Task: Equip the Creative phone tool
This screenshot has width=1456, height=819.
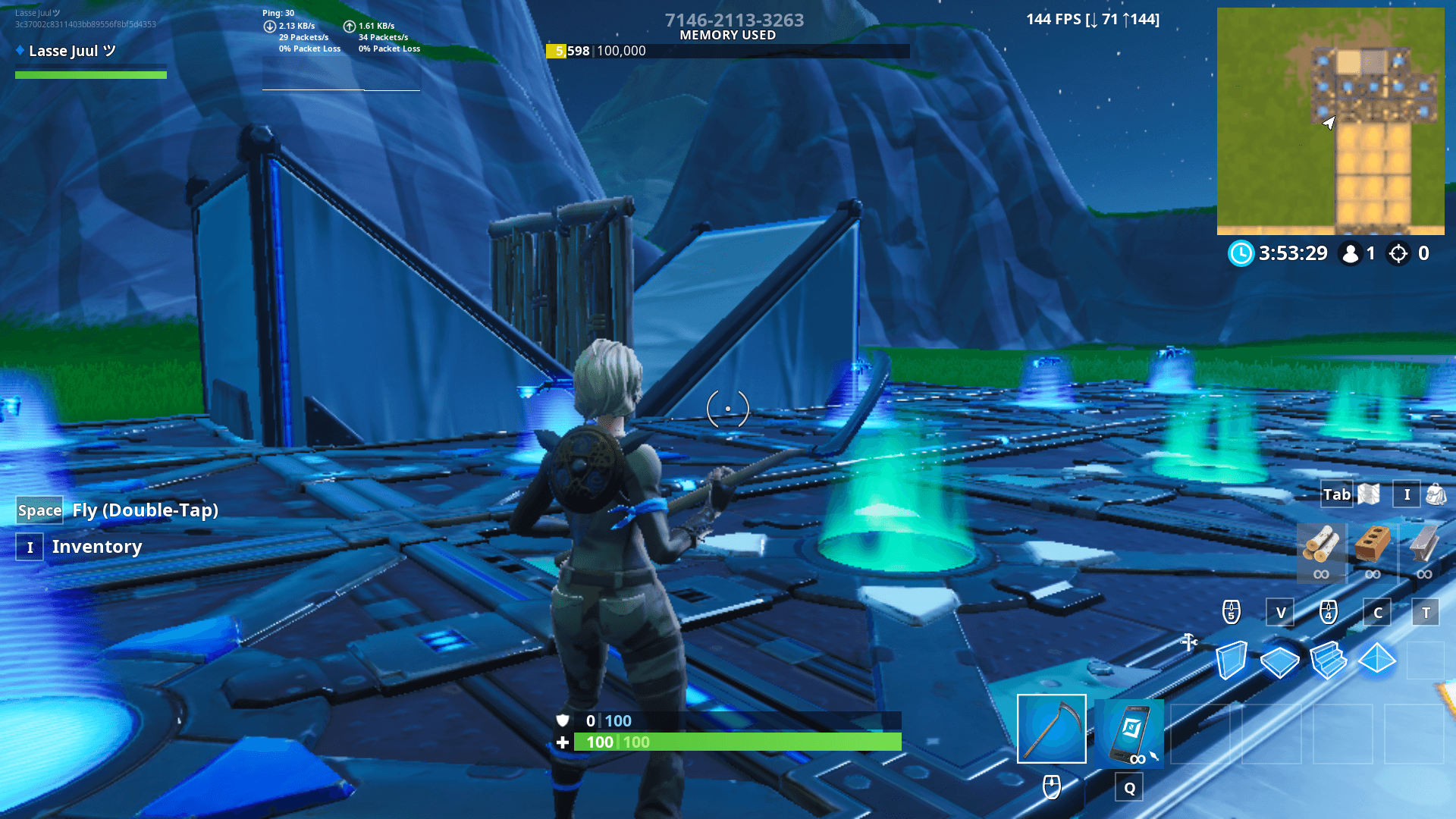Action: [x=1128, y=734]
